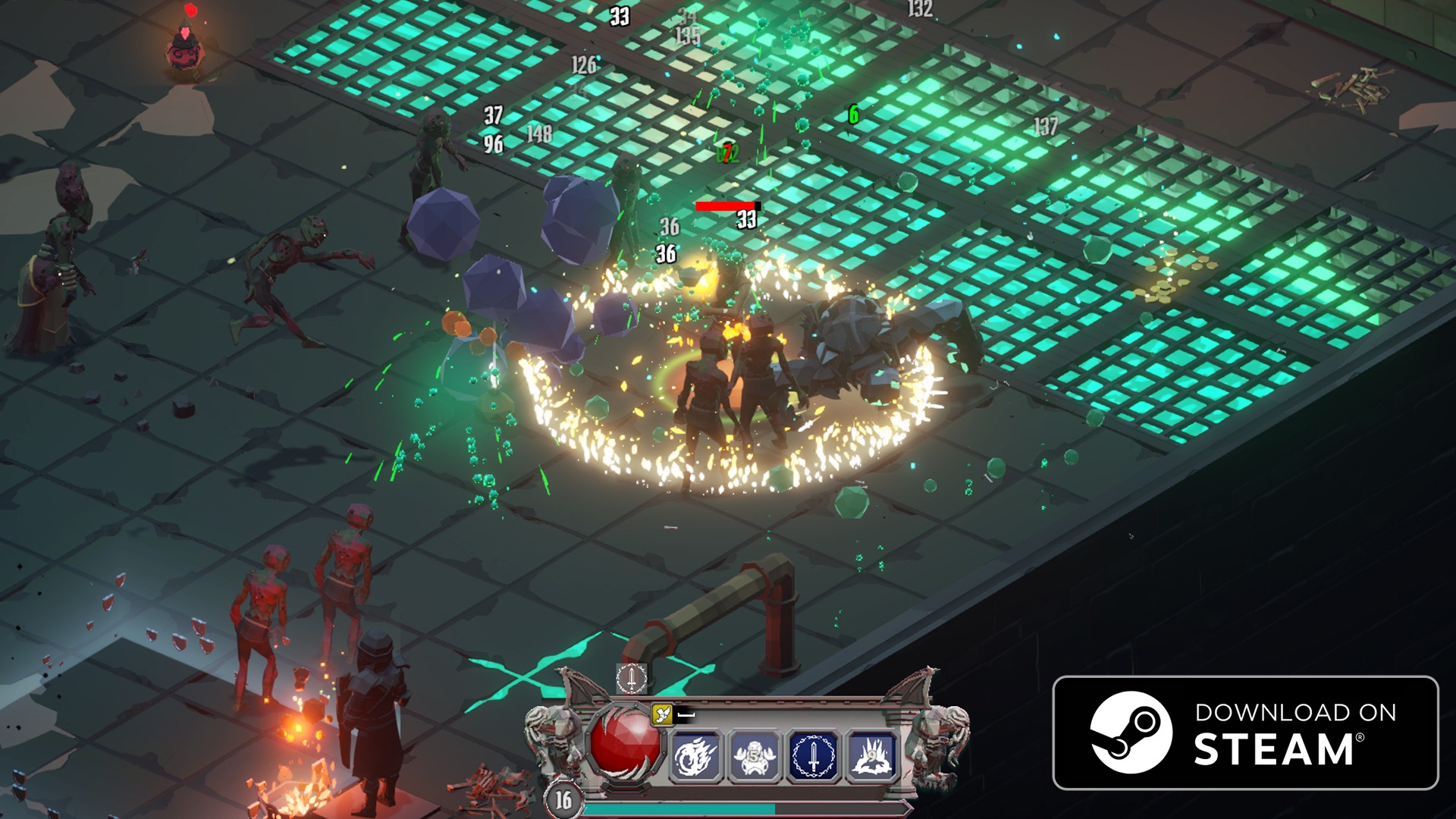Select the yellow winged boot dash icon
This screenshot has height=819, width=1456.
point(662,714)
